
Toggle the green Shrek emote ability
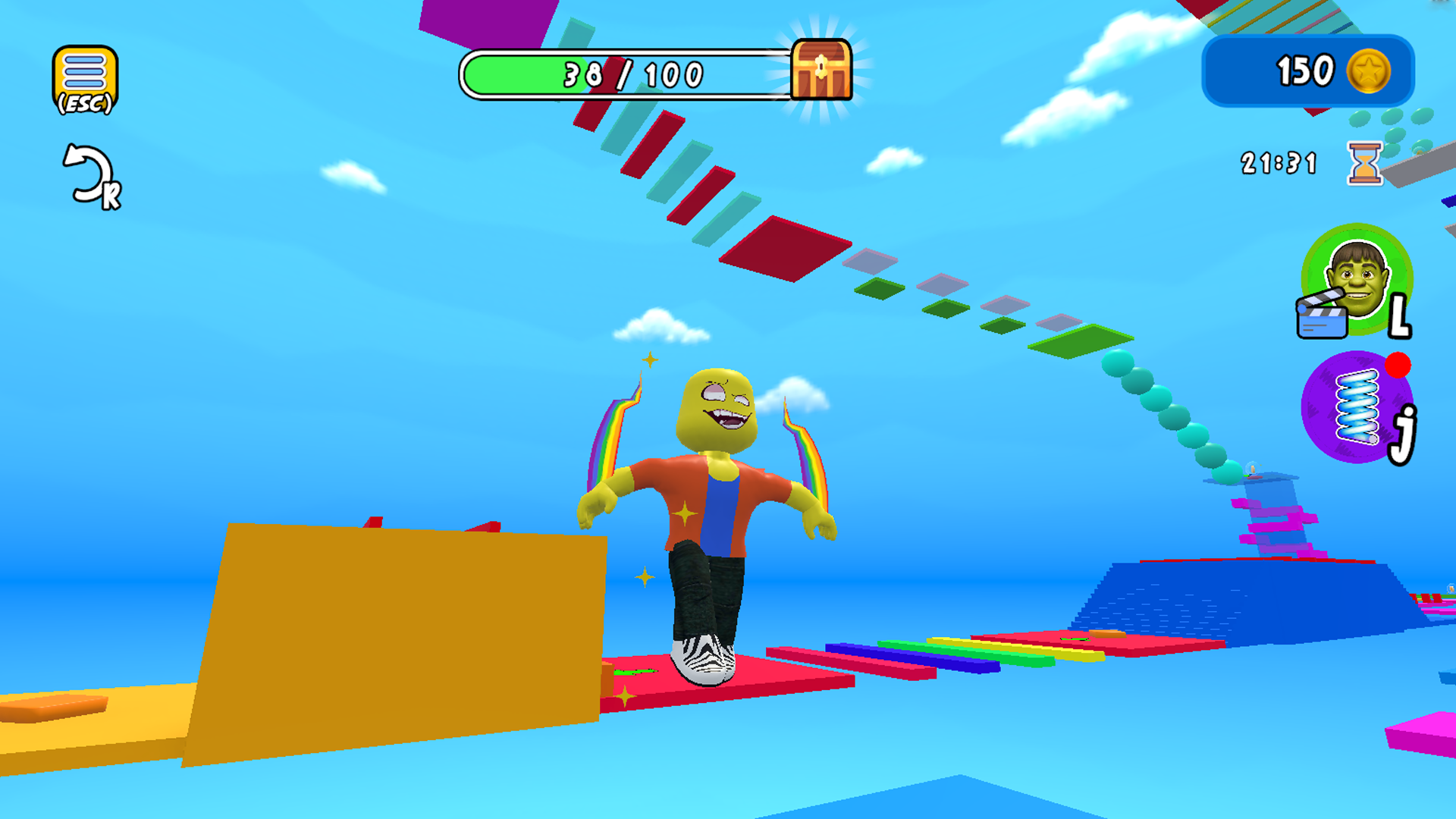(1358, 281)
